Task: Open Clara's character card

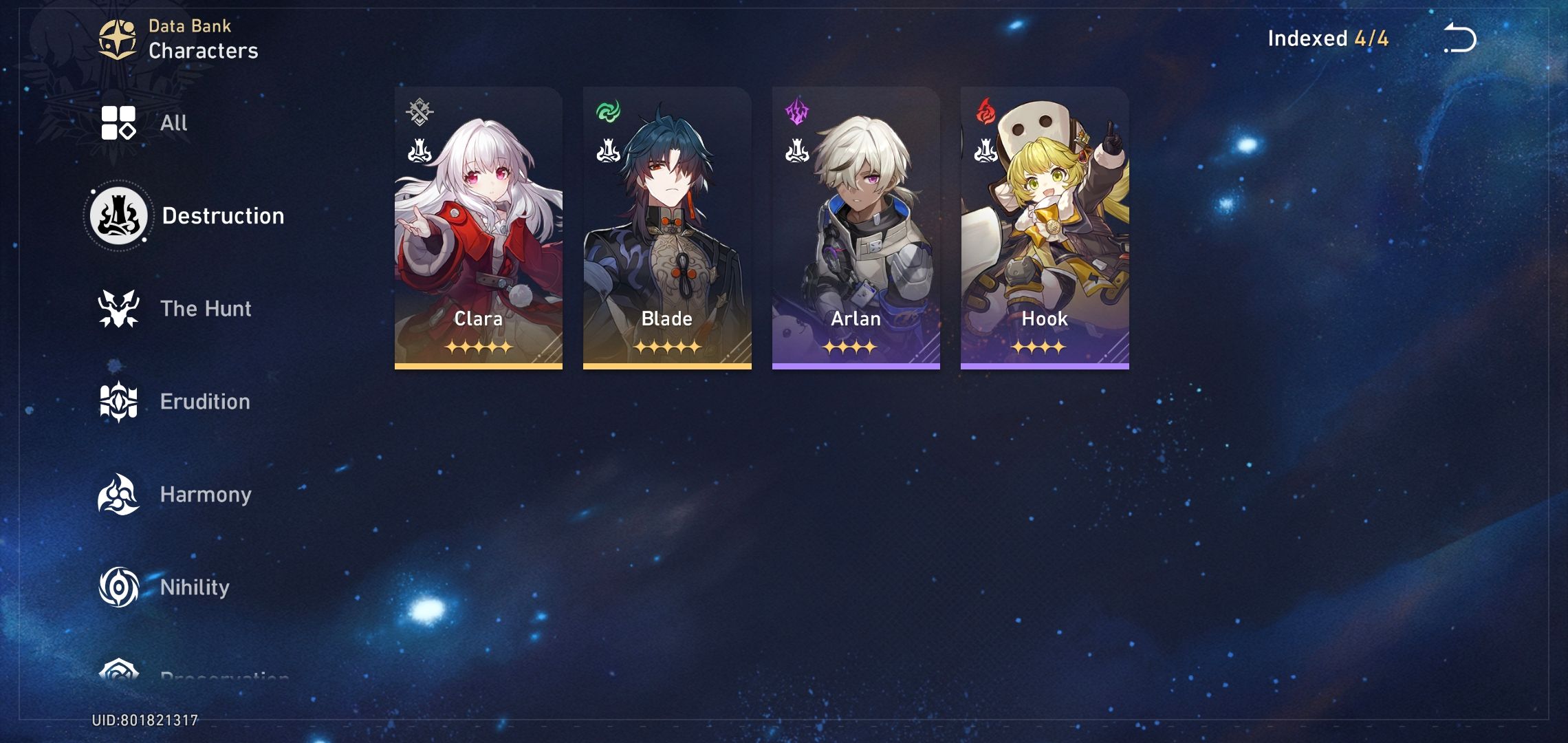Action: point(479,227)
